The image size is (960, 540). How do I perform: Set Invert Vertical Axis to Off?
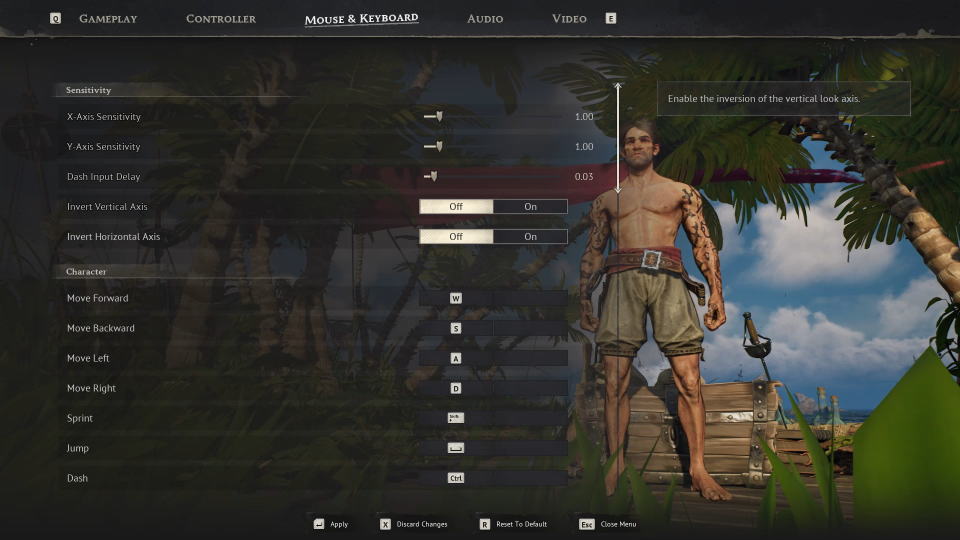(x=456, y=207)
